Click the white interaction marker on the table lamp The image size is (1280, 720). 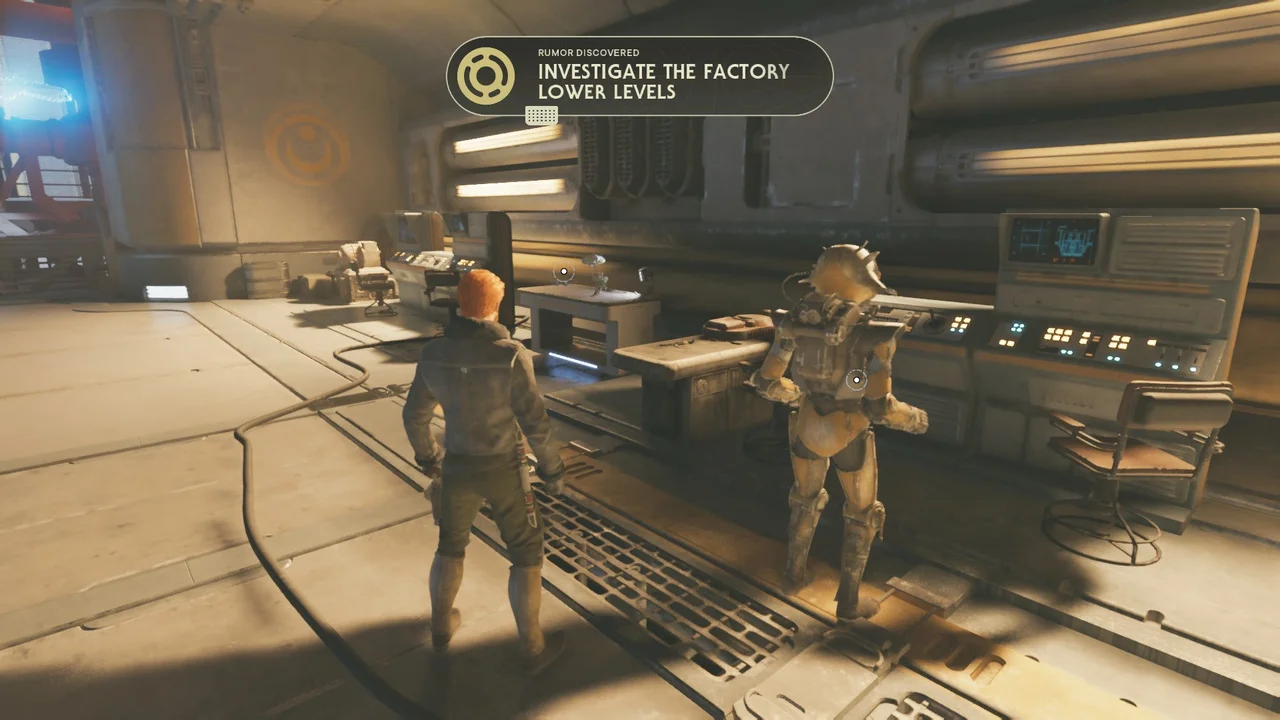point(564,271)
